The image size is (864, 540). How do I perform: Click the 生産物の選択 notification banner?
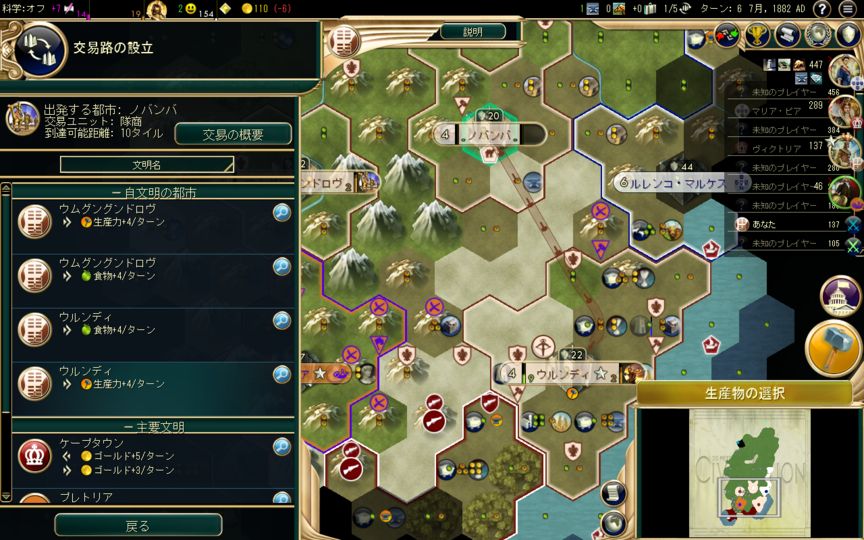745,393
